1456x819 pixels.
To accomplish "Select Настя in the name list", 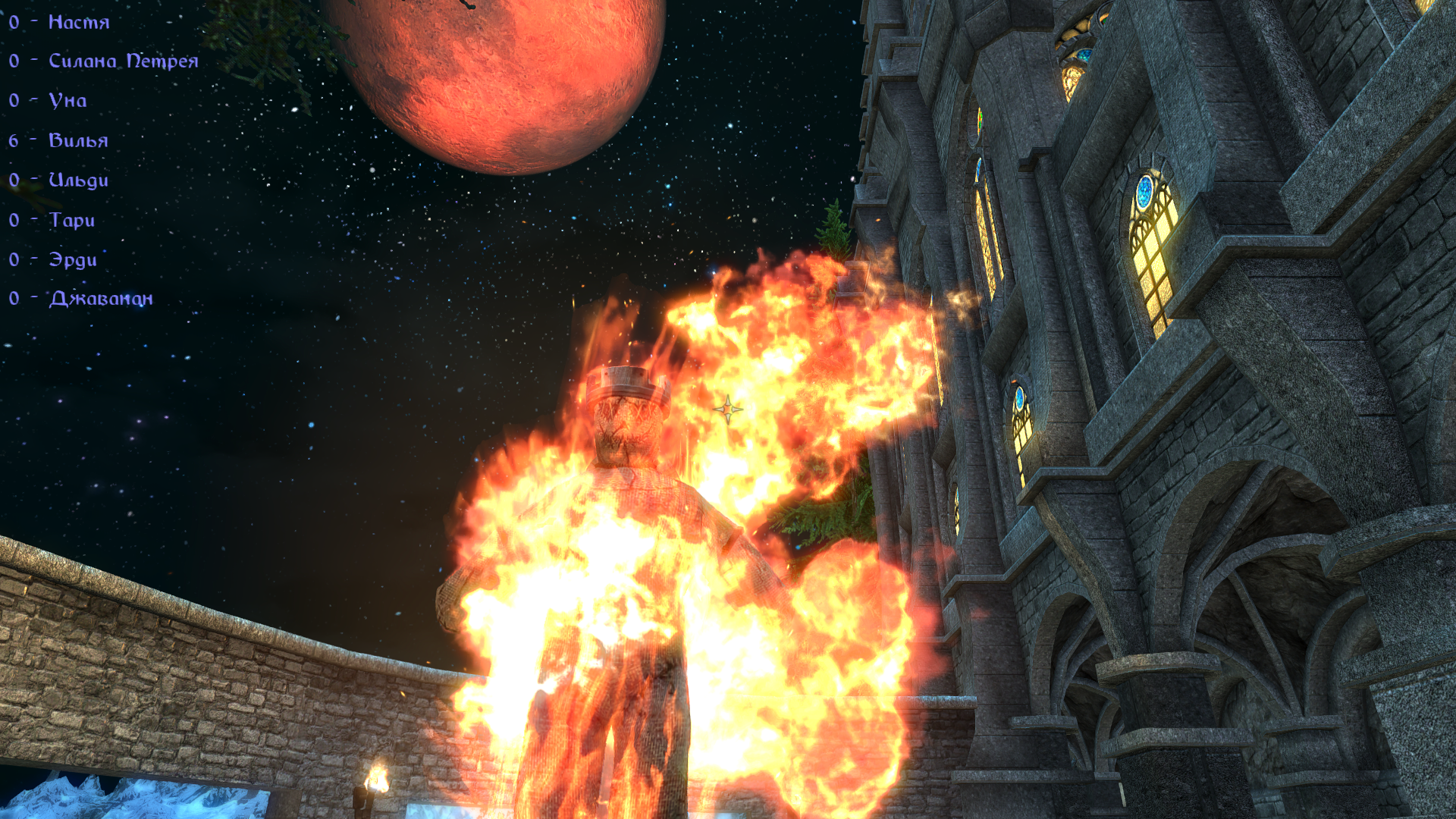I will tap(78, 22).
